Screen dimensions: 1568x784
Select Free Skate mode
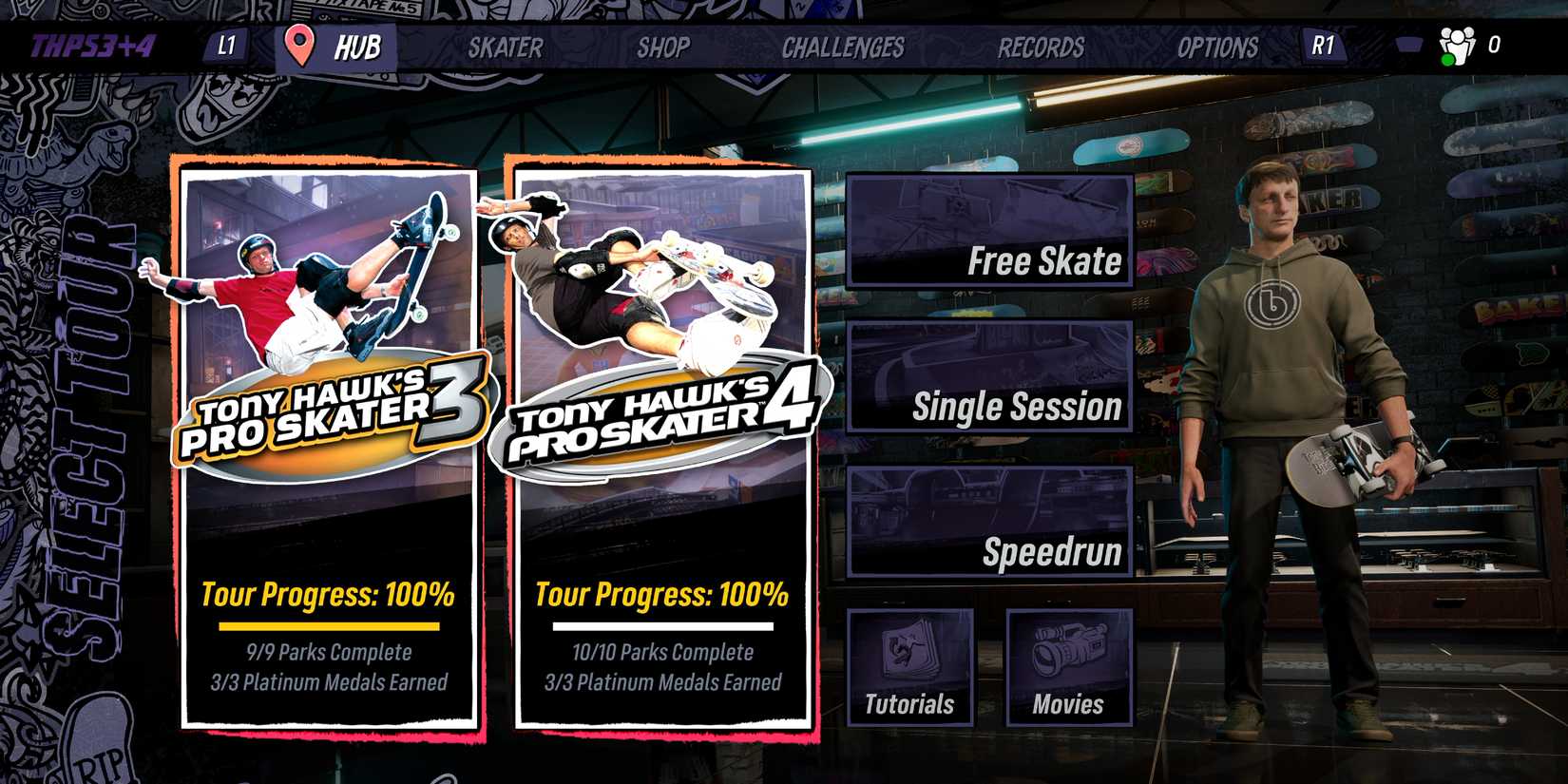click(x=988, y=232)
